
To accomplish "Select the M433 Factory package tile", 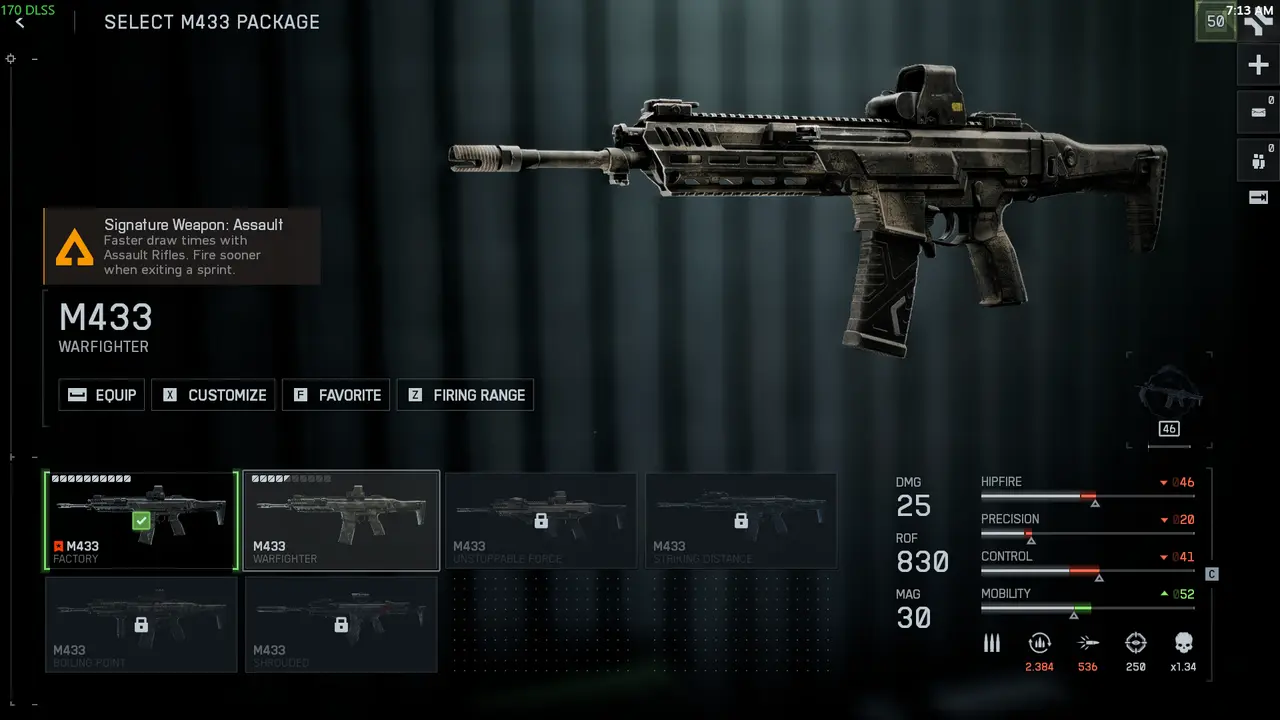I will click(141, 521).
